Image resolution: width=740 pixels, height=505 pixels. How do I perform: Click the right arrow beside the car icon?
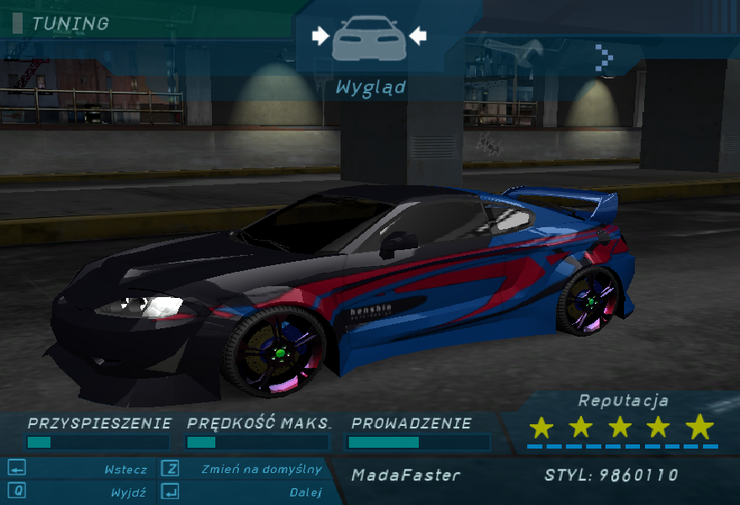point(418,36)
